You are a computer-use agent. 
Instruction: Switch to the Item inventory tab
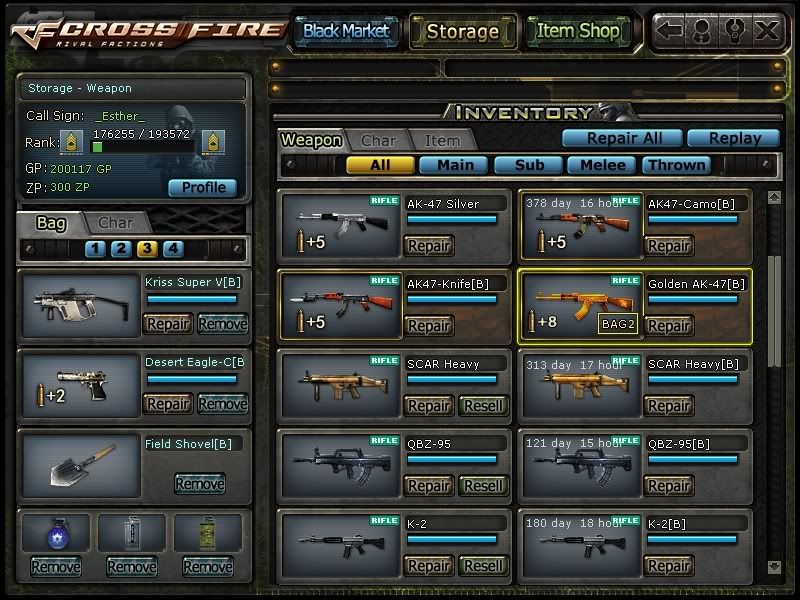coord(442,141)
